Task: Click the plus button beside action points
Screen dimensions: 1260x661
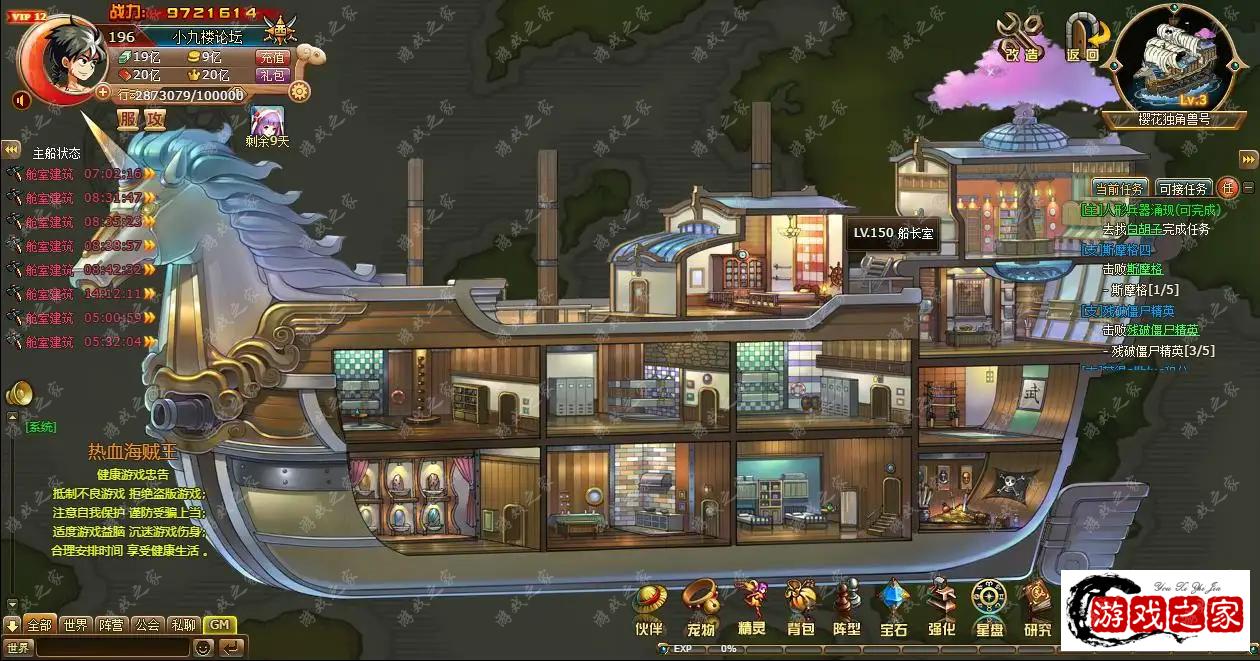Action: click(x=103, y=92)
